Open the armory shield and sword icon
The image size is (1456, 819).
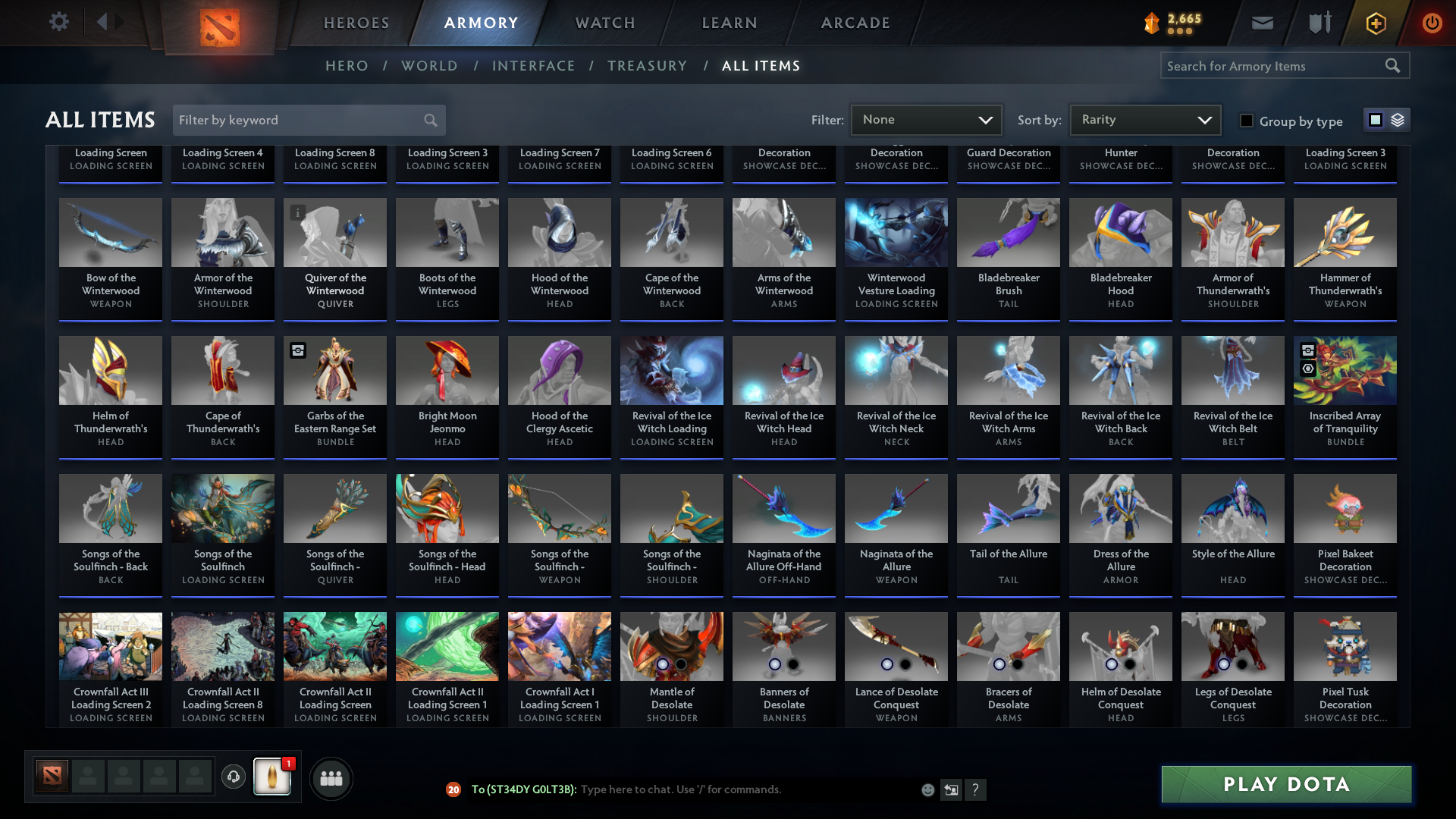point(1318,23)
